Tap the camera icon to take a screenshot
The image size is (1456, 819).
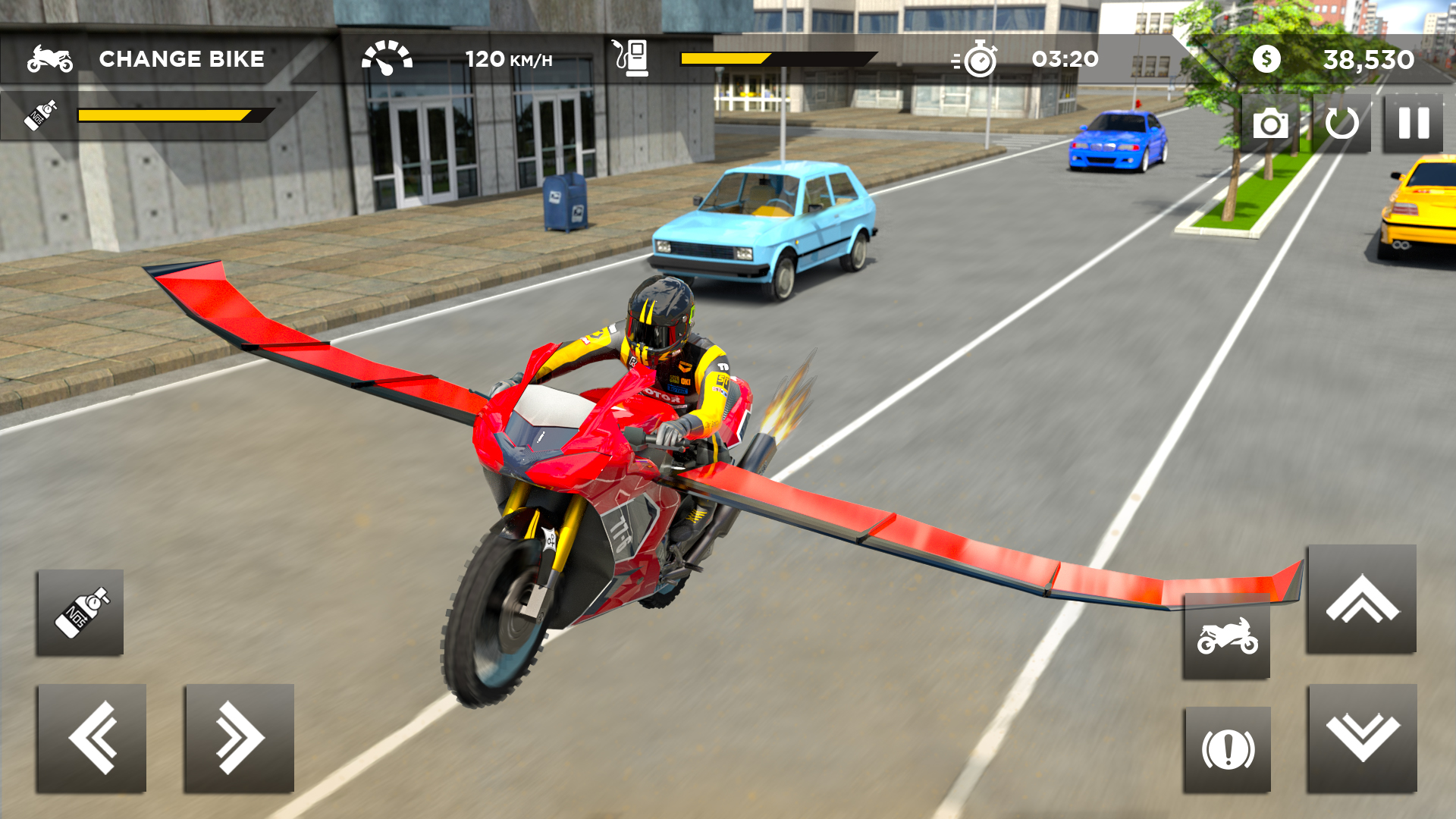1269,123
